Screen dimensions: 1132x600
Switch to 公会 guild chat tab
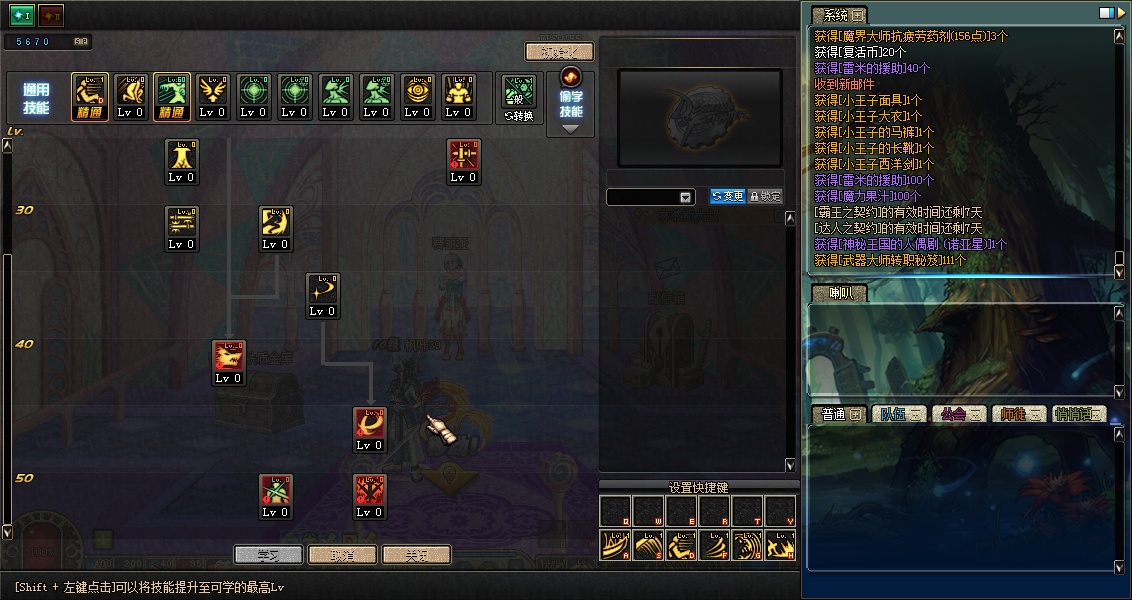pyautogui.click(x=959, y=414)
